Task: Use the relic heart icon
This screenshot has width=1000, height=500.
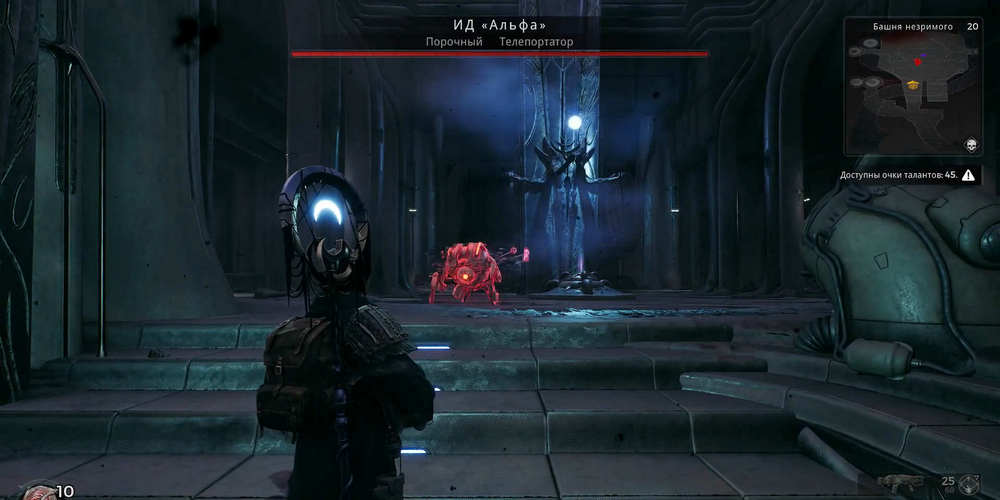Action: [x=38, y=492]
